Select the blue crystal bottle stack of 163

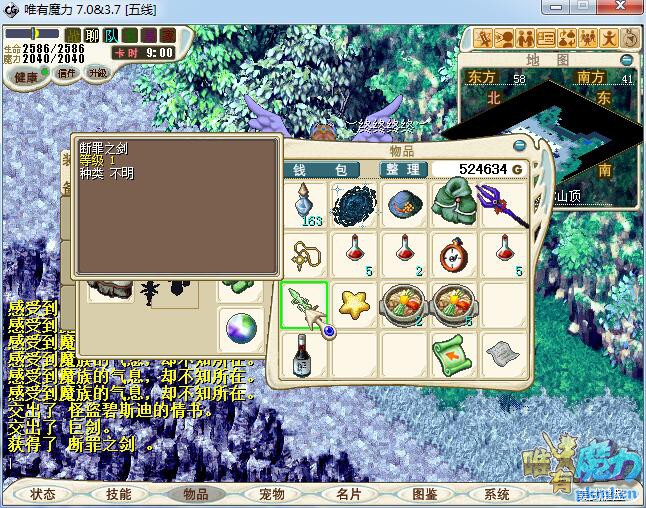[x=305, y=204]
